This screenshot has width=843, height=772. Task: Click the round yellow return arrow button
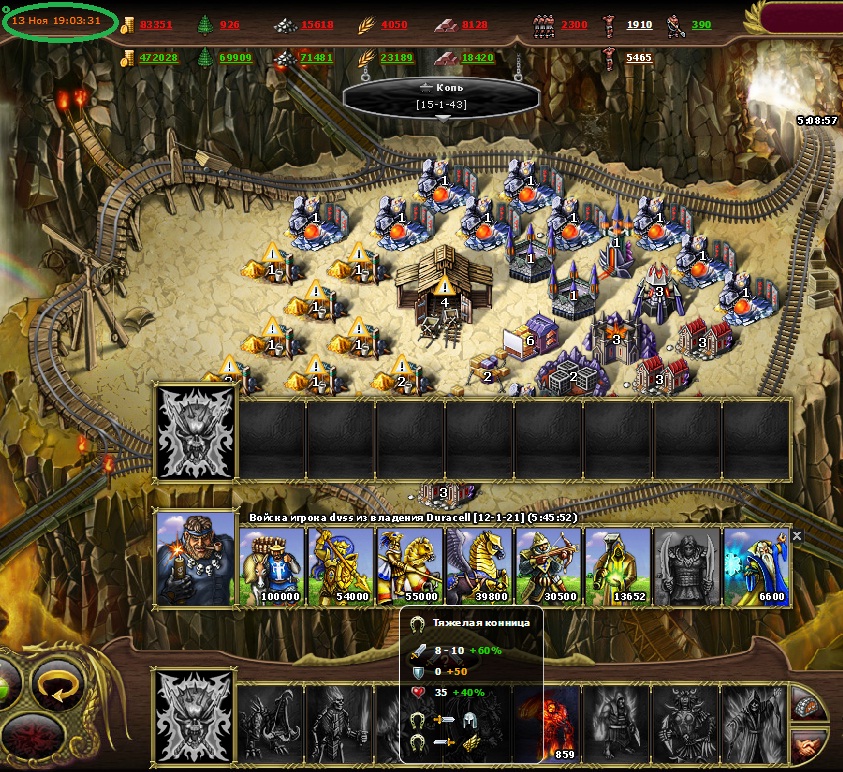click(59, 681)
